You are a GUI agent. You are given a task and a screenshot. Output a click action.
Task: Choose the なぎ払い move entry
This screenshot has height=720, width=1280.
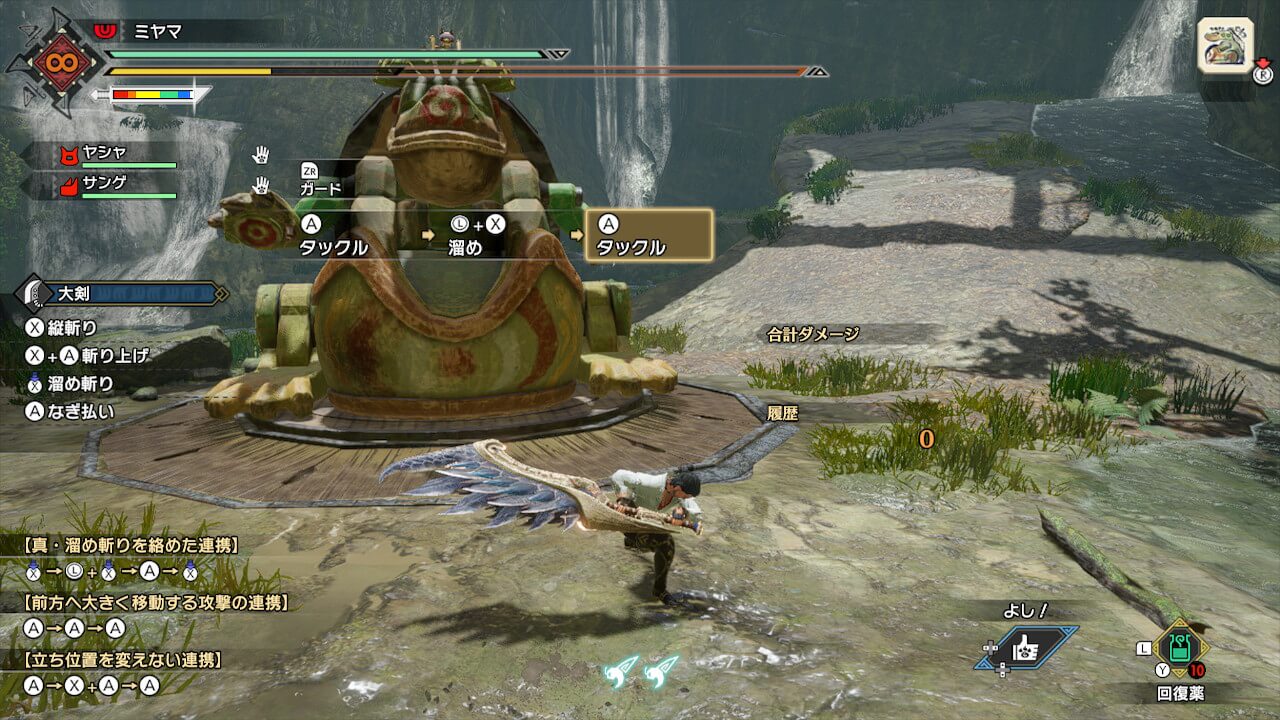click(70, 410)
